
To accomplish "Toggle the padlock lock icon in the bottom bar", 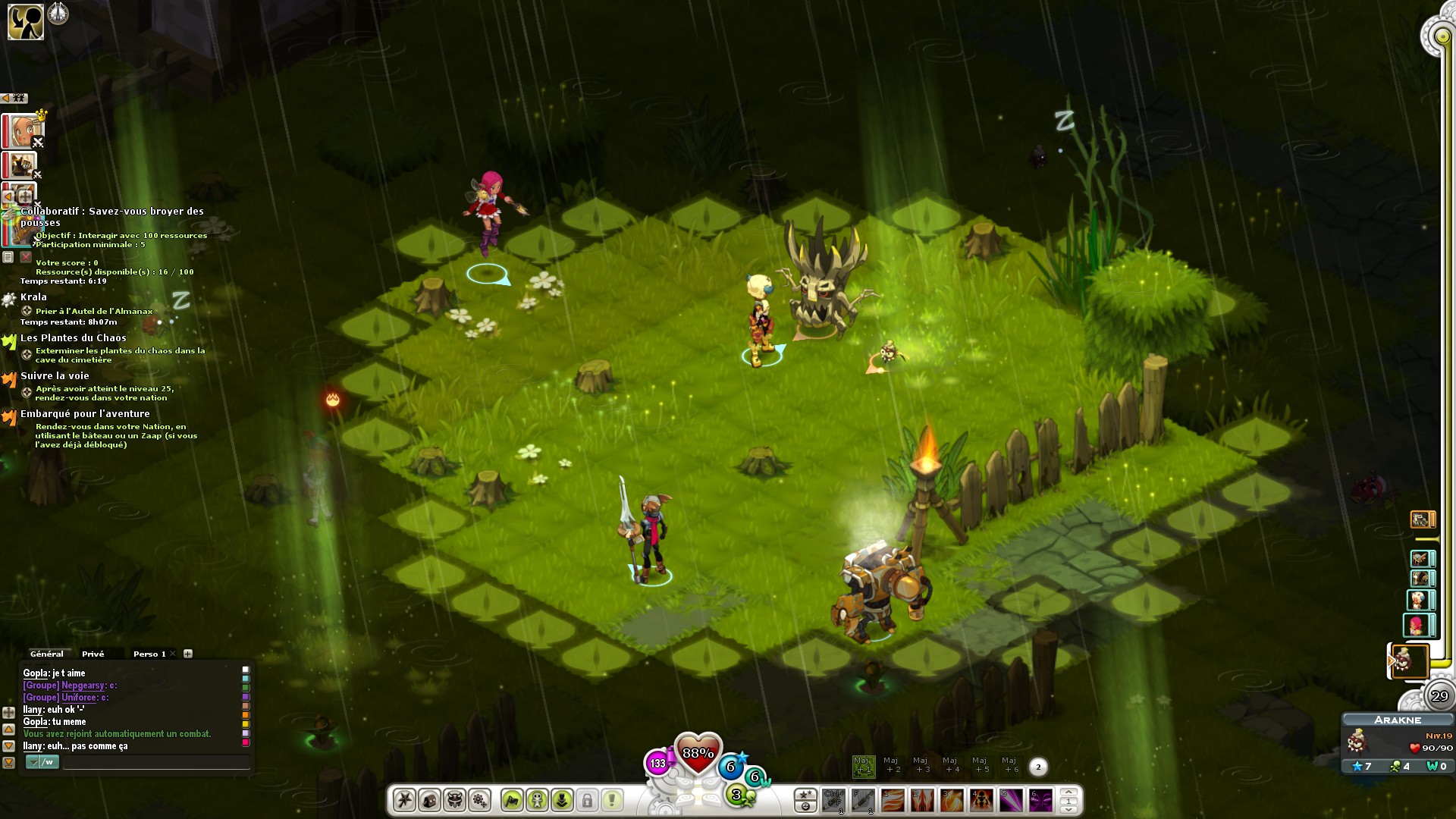I will tap(586, 801).
